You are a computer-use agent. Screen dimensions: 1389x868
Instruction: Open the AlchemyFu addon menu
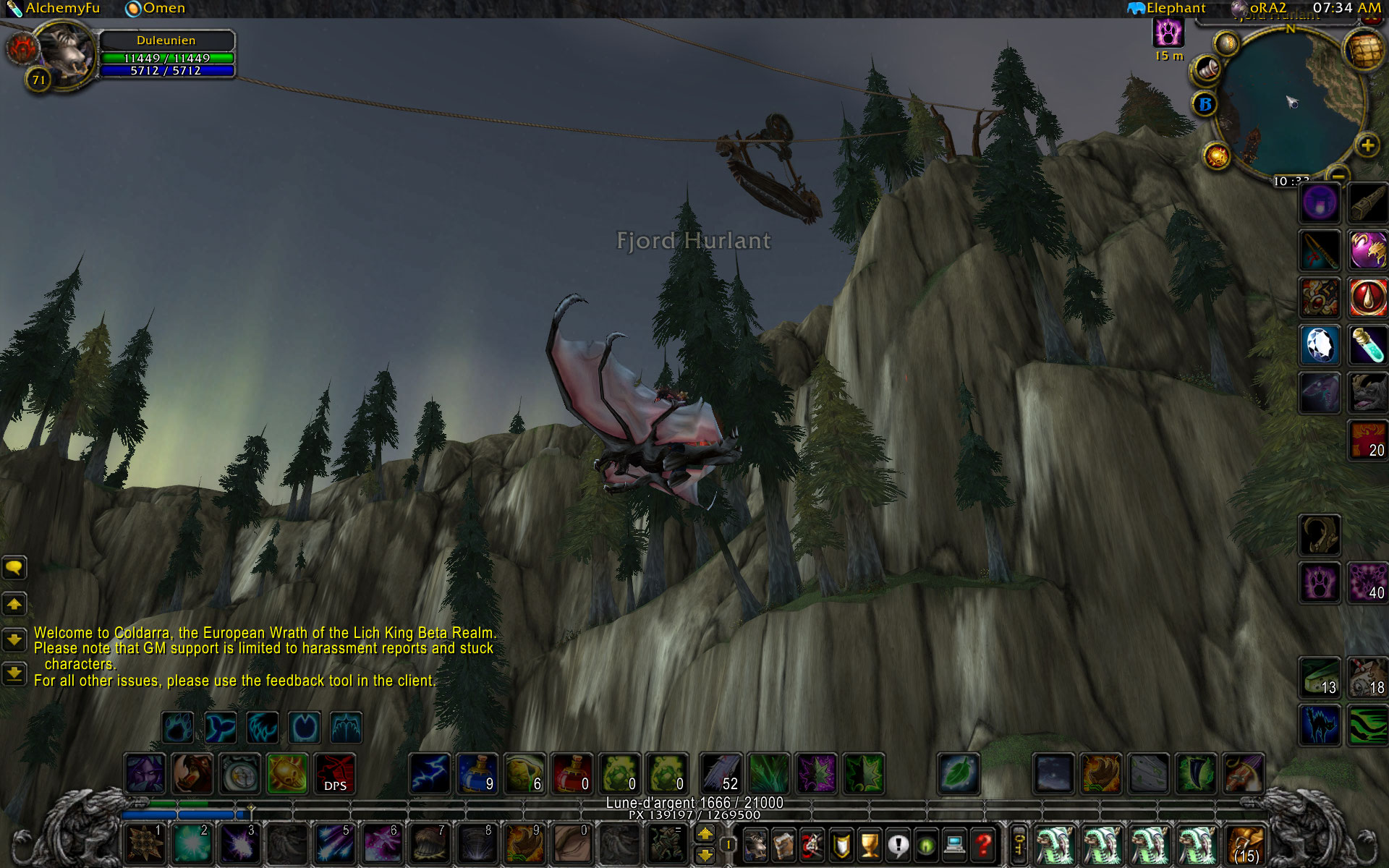54,9
